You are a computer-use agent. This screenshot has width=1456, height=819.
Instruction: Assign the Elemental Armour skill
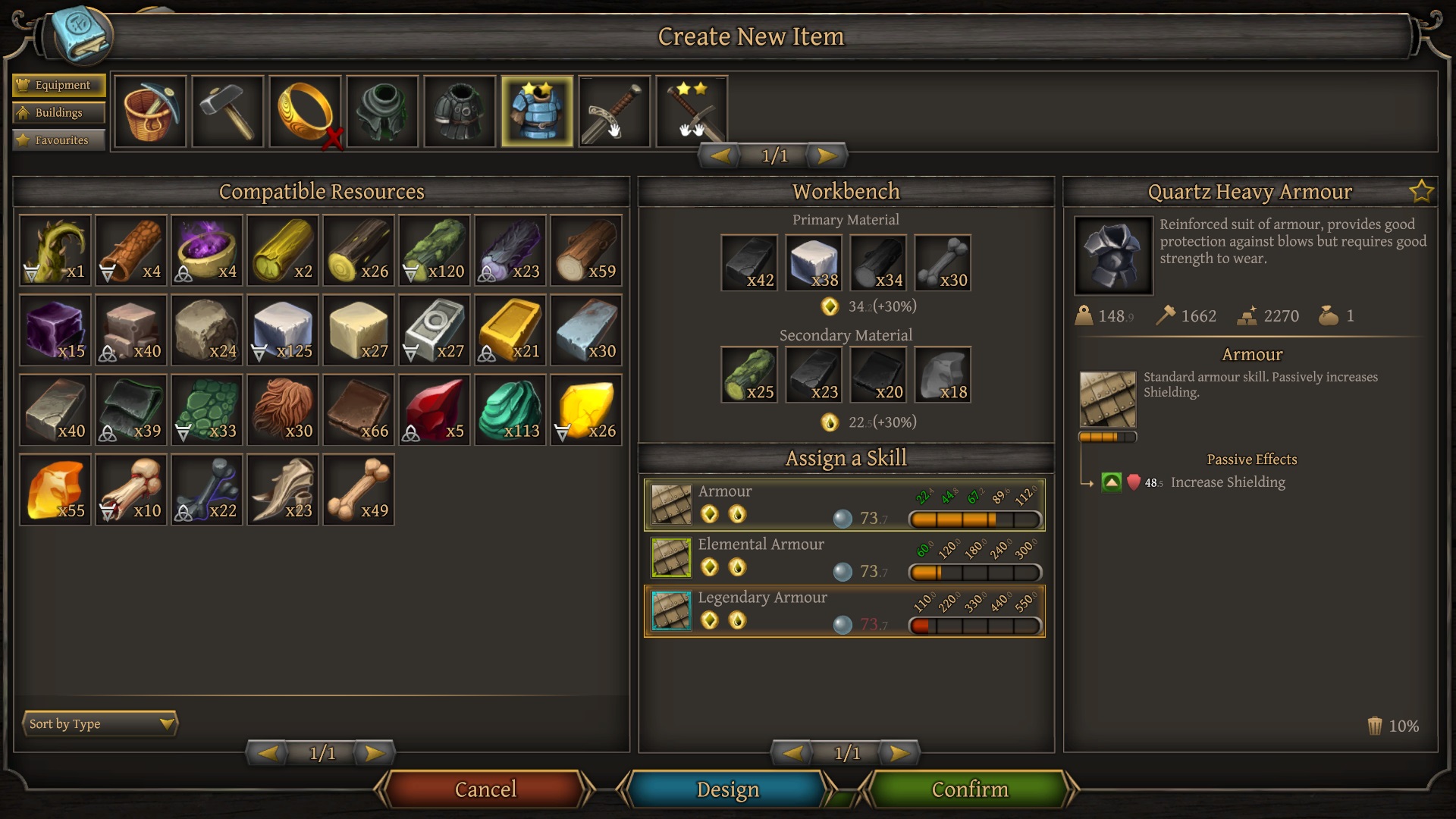point(844,557)
